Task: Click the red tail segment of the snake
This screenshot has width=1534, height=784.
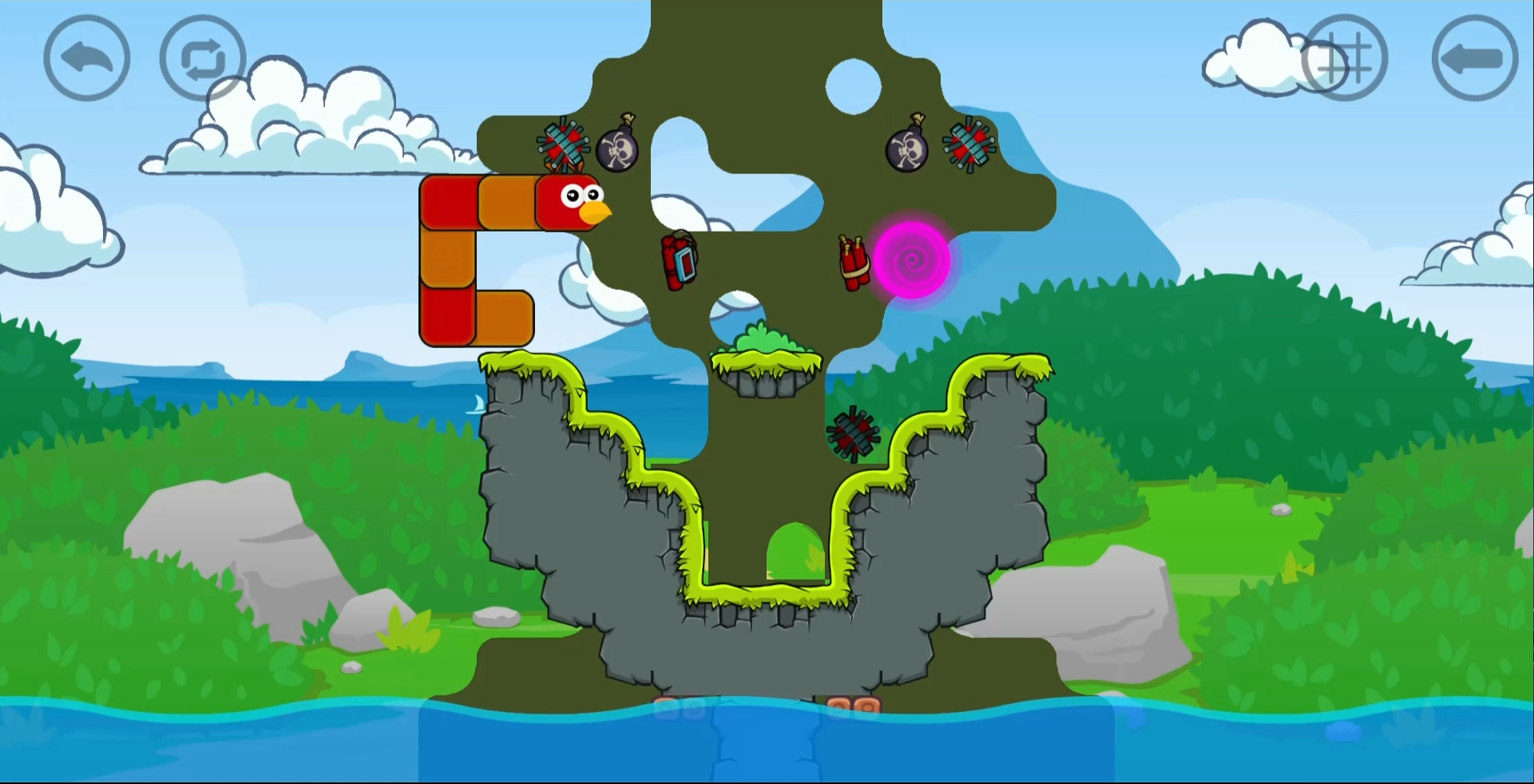Action: pos(446,315)
